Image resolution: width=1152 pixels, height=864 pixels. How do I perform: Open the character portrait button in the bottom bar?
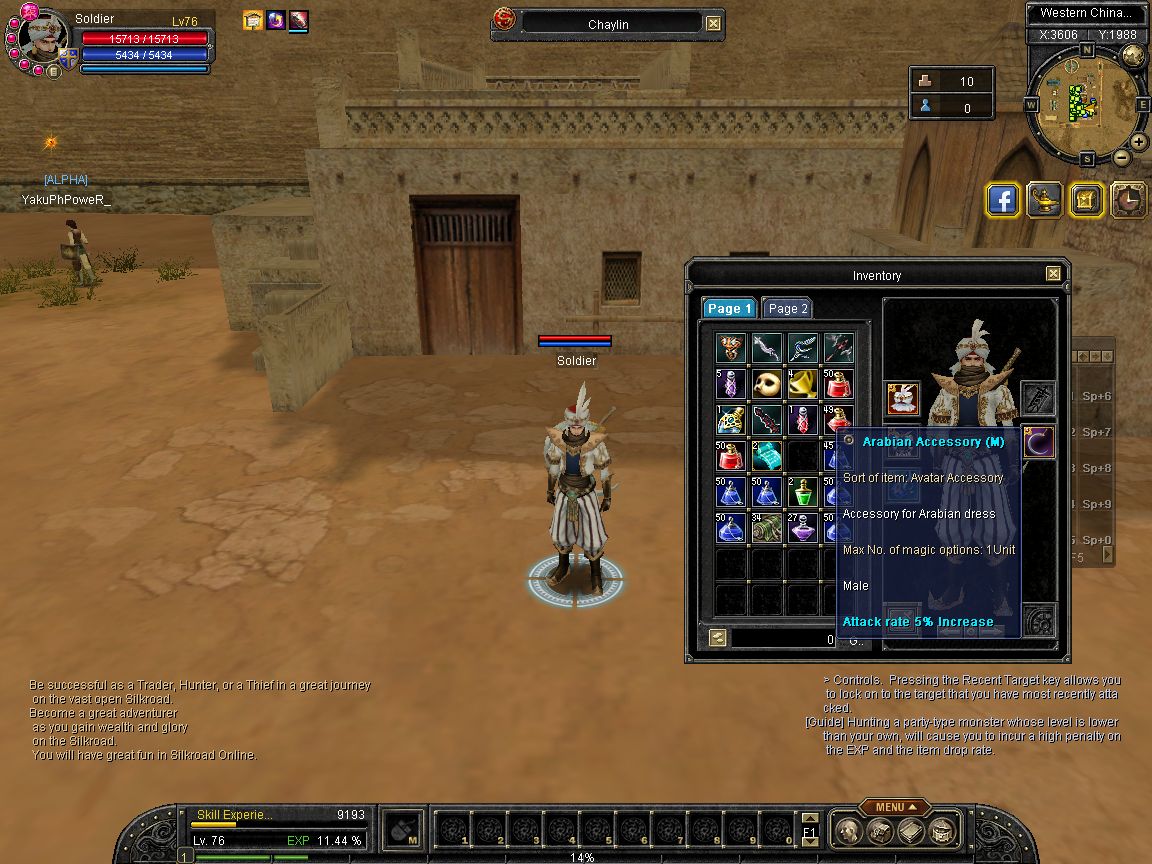pyautogui.click(x=848, y=830)
